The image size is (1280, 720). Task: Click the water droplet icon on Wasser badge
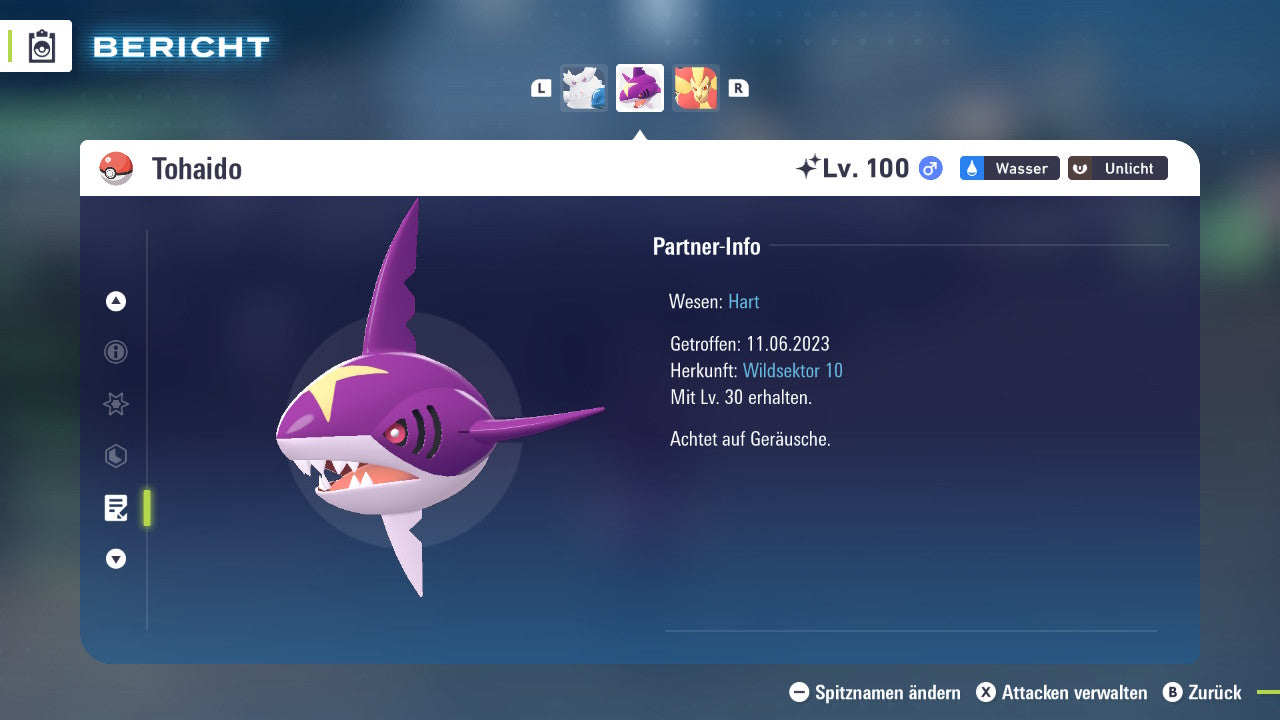pyautogui.click(x=970, y=168)
